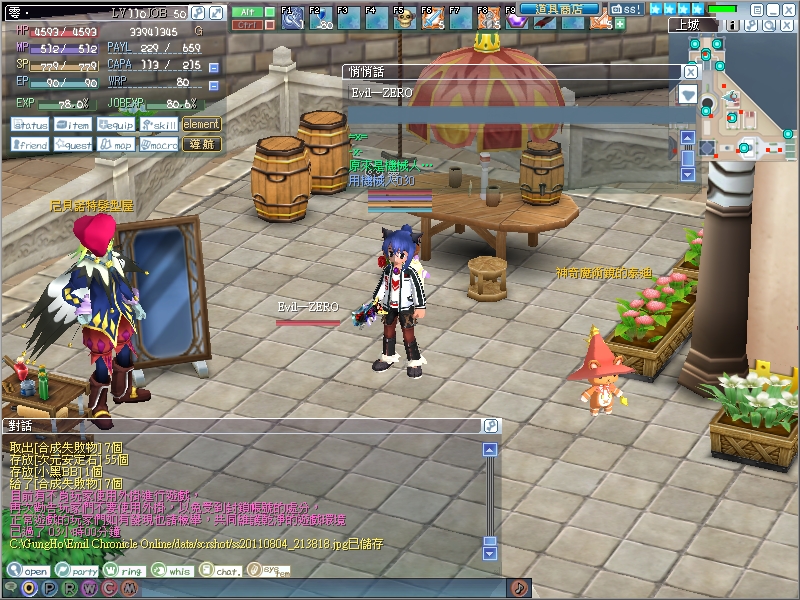Open the status window
Viewport: 800px width, 600px height.
tap(31, 125)
